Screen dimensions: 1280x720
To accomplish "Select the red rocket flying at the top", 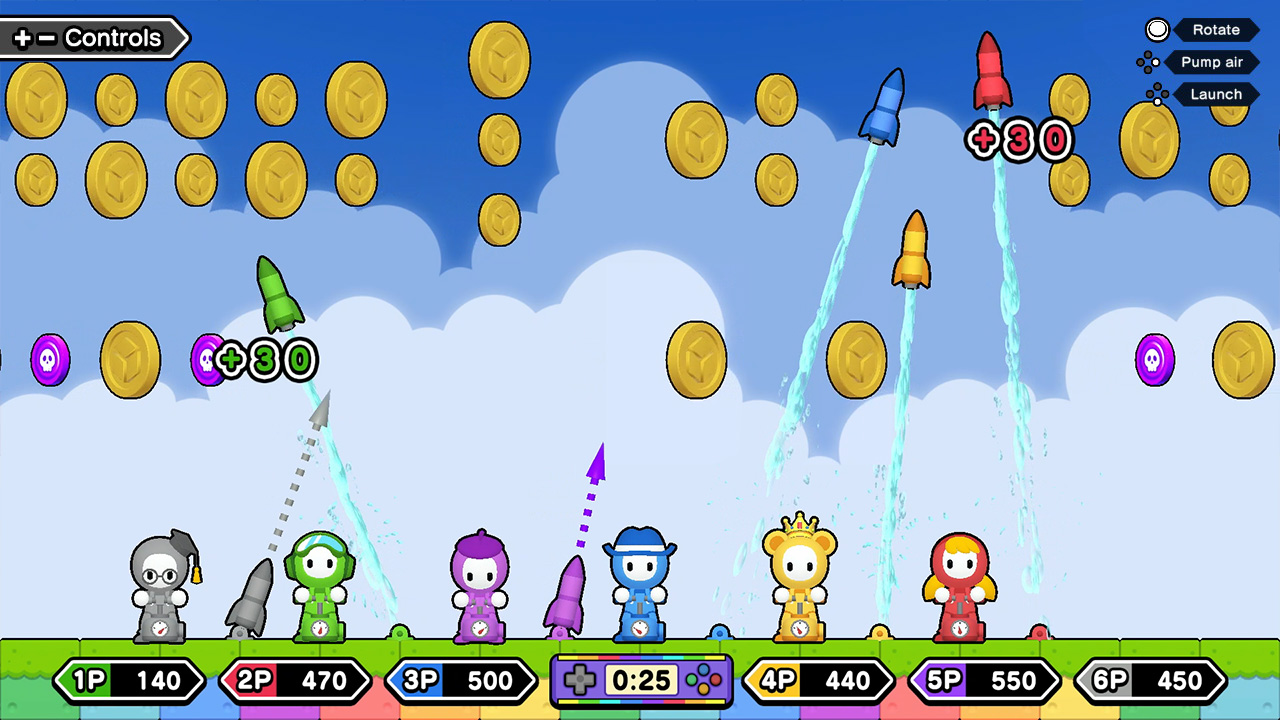I will [991, 70].
